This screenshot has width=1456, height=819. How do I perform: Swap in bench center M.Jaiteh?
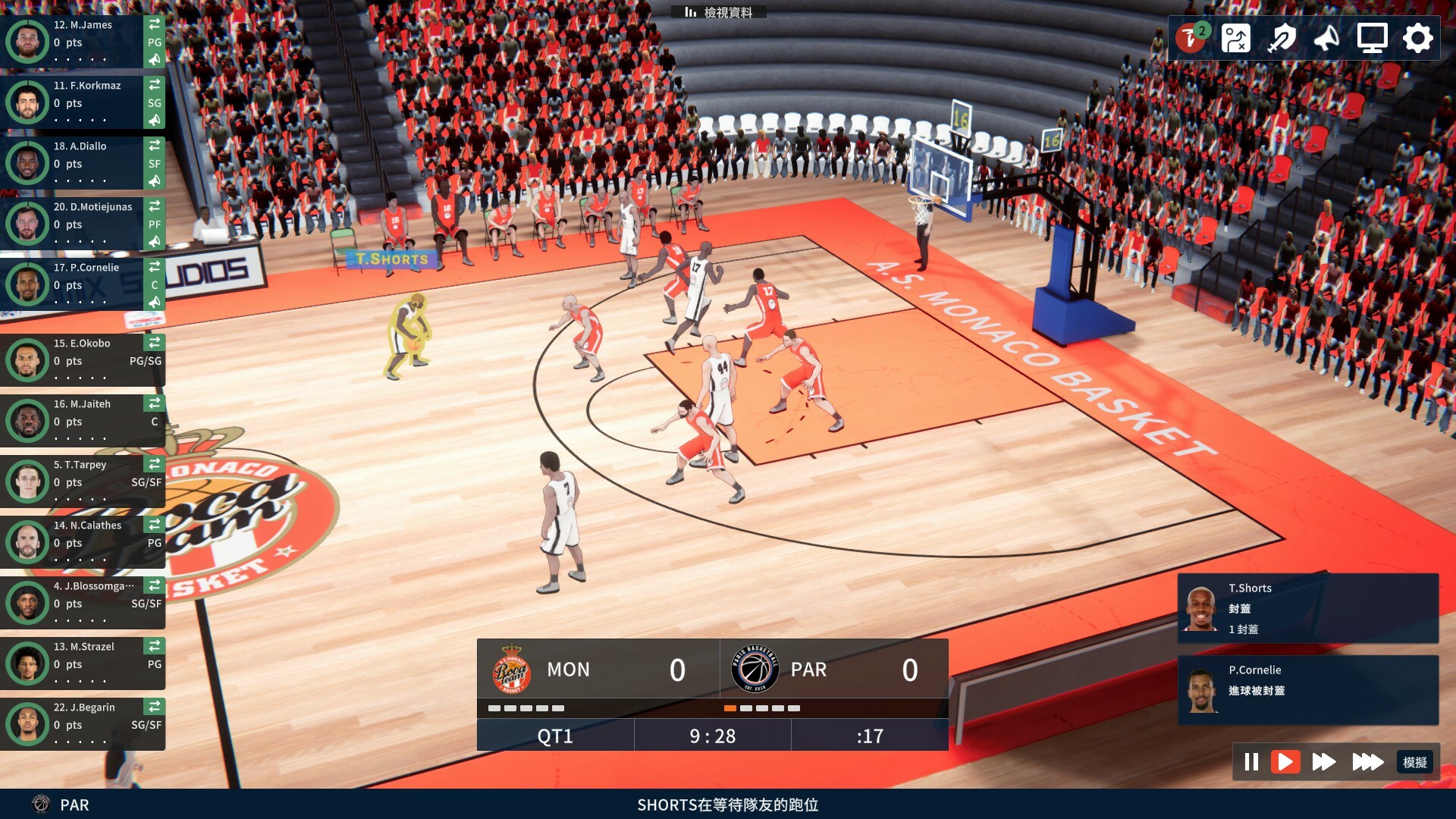pos(155,403)
